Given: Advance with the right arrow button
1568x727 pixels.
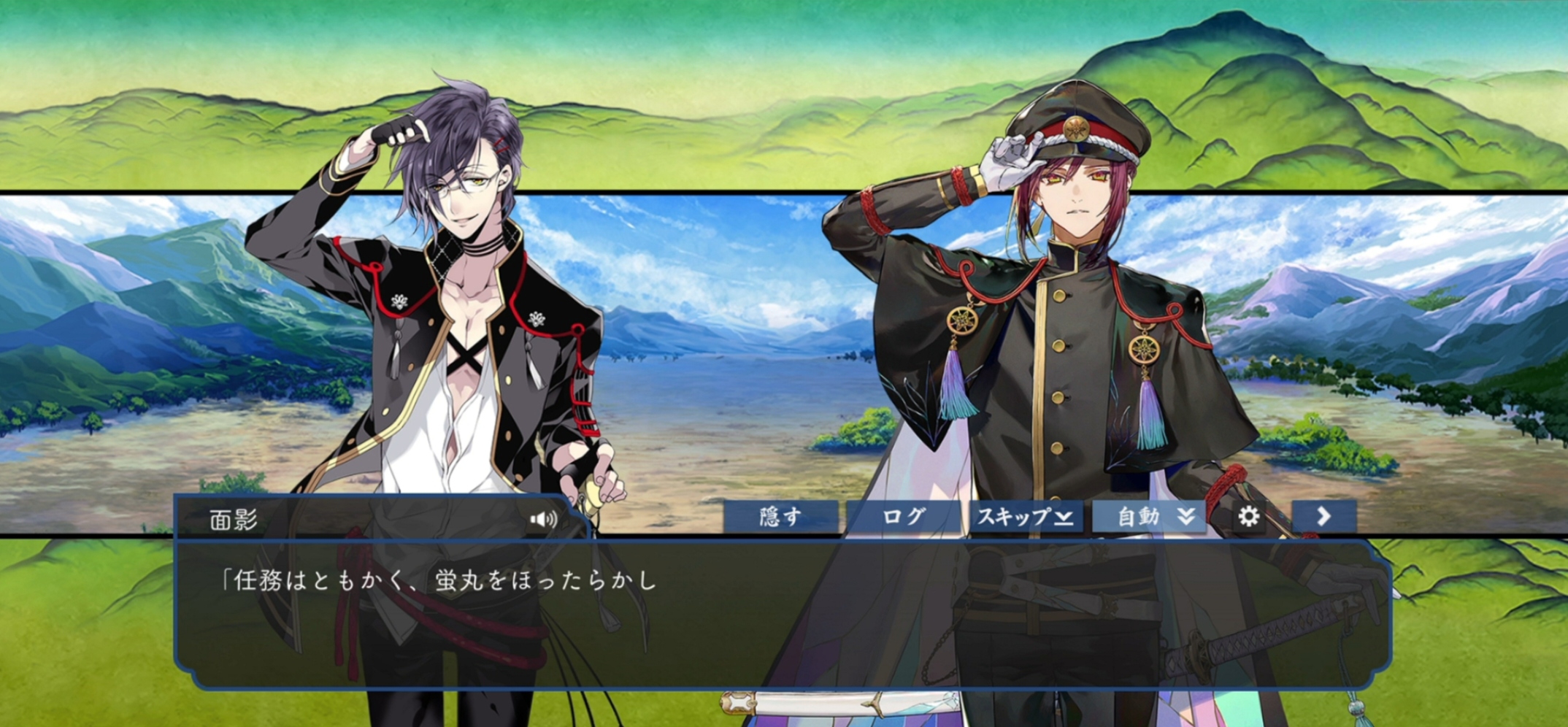Looking at the screenshot, I should (x=1323, y=517).
